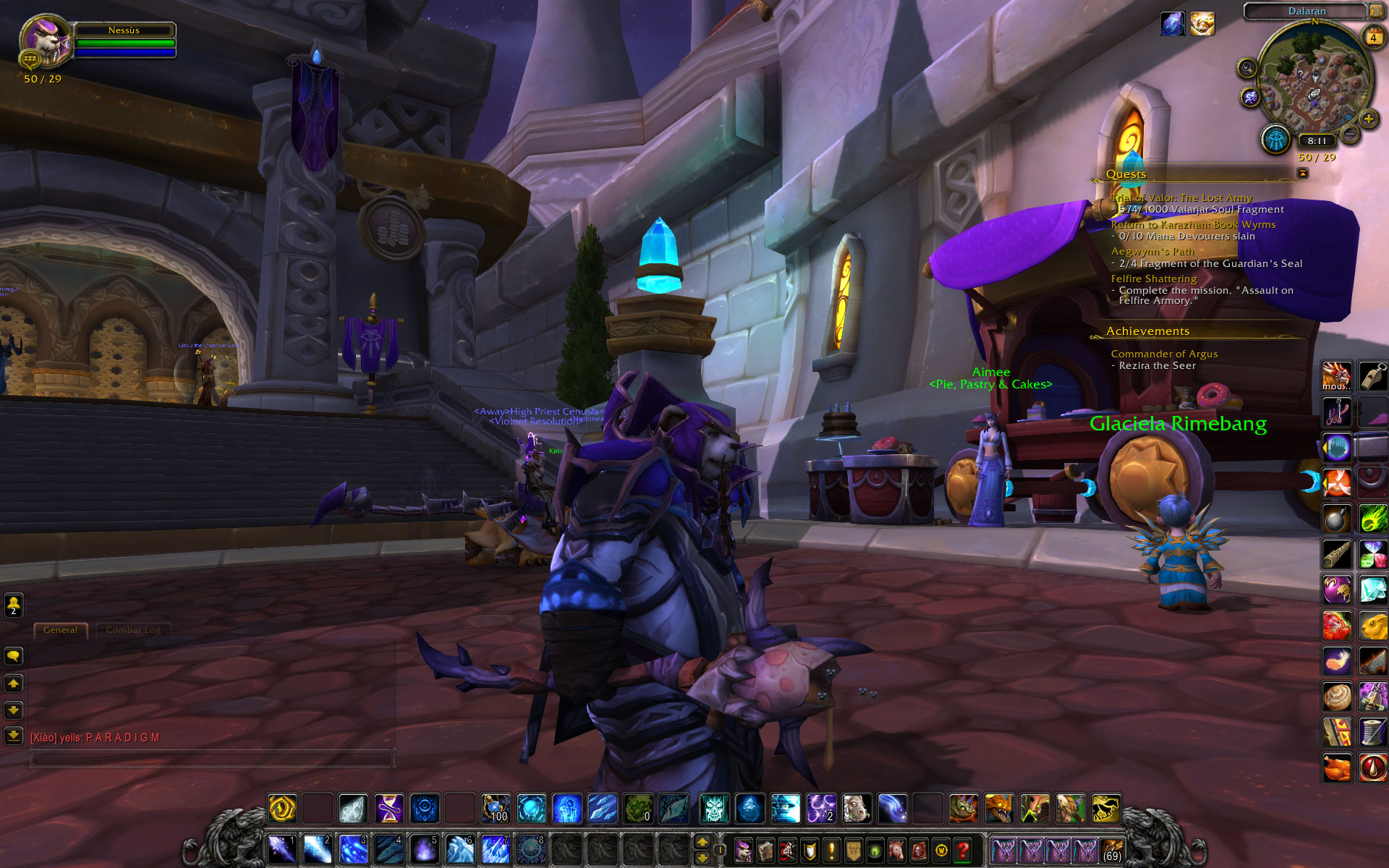Open the class hall report button
Screen dimensions: 1389x868
click(1275, 139)
